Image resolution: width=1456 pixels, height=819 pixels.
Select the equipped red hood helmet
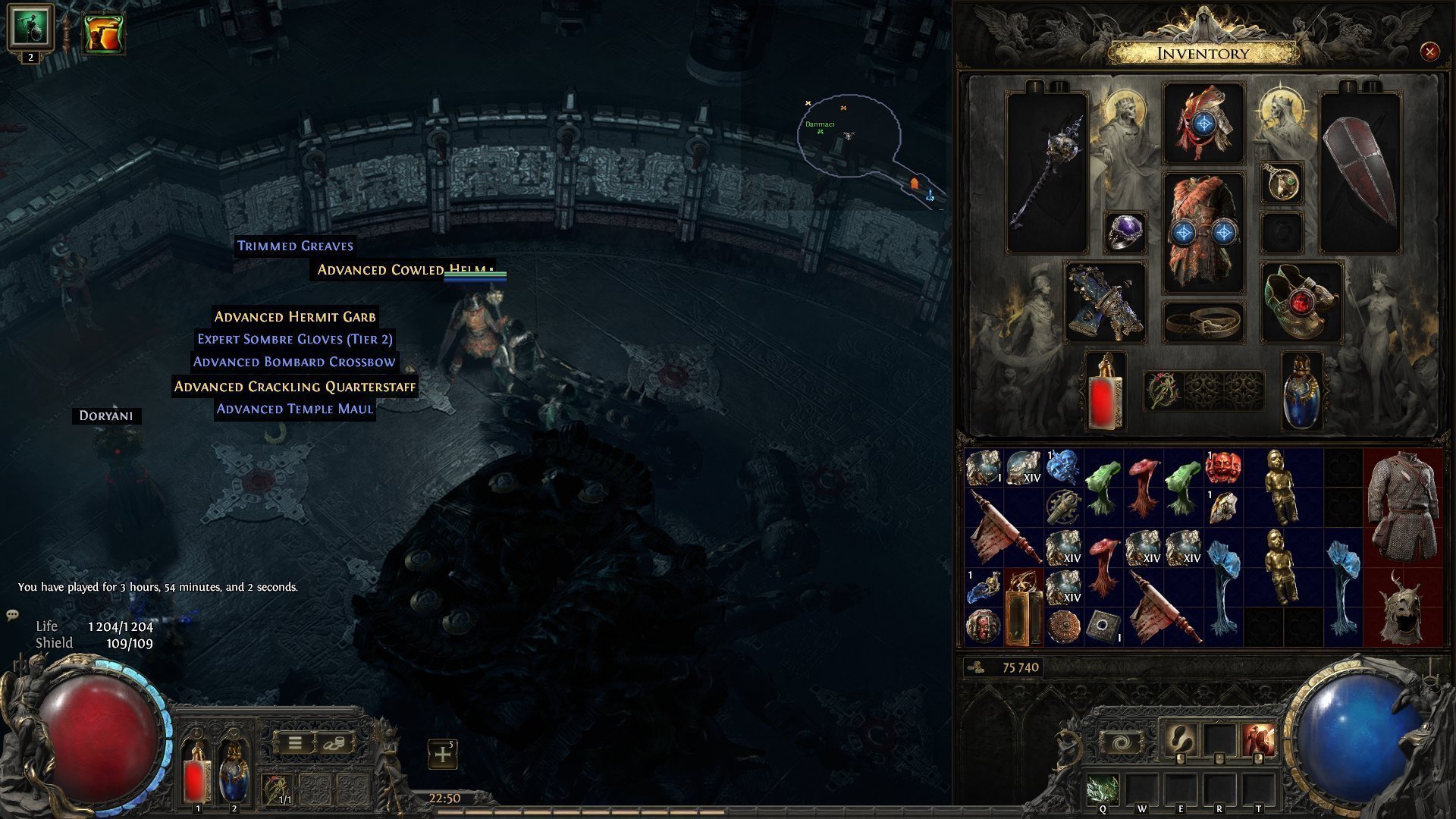click(x=1203, y=123)
